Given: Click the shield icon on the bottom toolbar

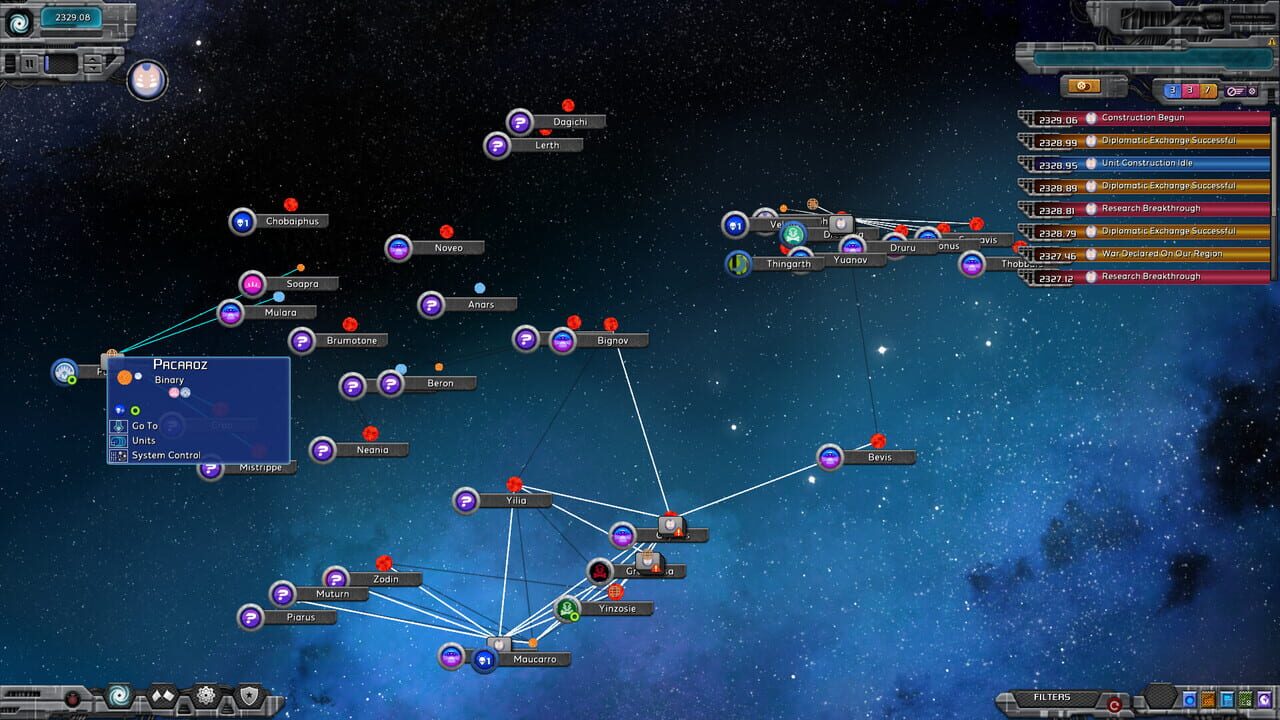Looking at the screenshot, I should [x=250, y=695].
